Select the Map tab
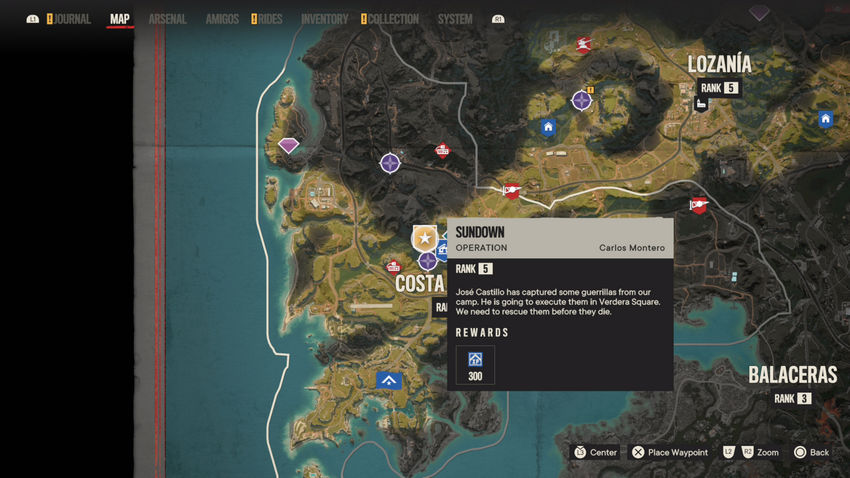Screen dimensions: 850x478 pyautogui.click(x=120, y=19)
